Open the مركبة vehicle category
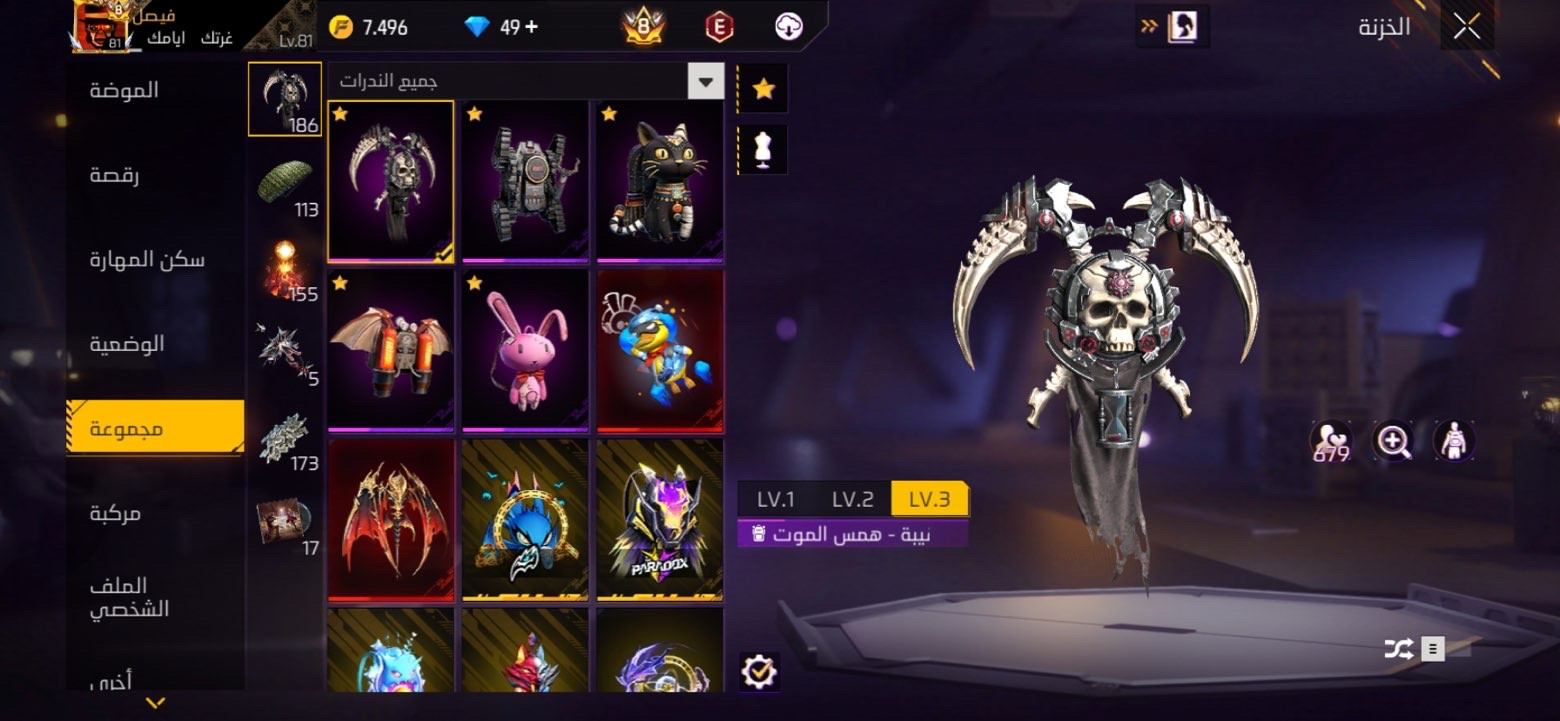1560x721 pixels. pyautogui.click(x=115, y=513)
